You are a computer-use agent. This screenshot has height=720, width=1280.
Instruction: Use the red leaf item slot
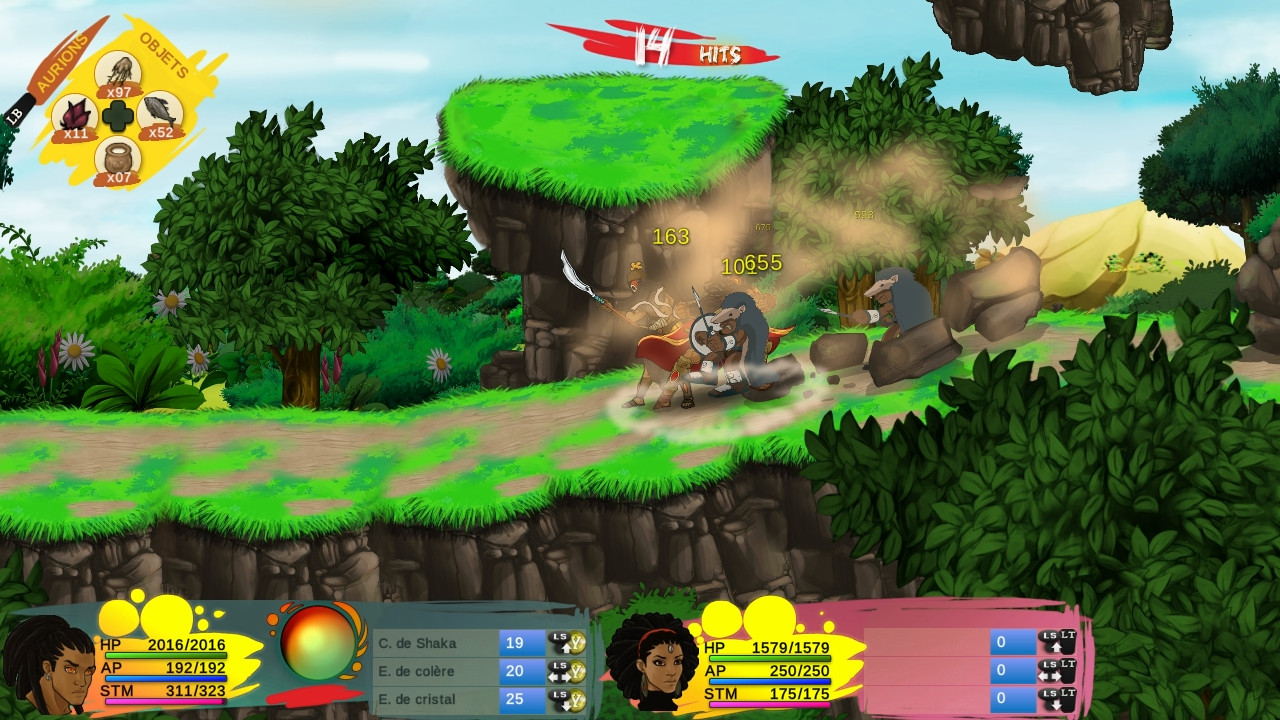click(72, 115)
